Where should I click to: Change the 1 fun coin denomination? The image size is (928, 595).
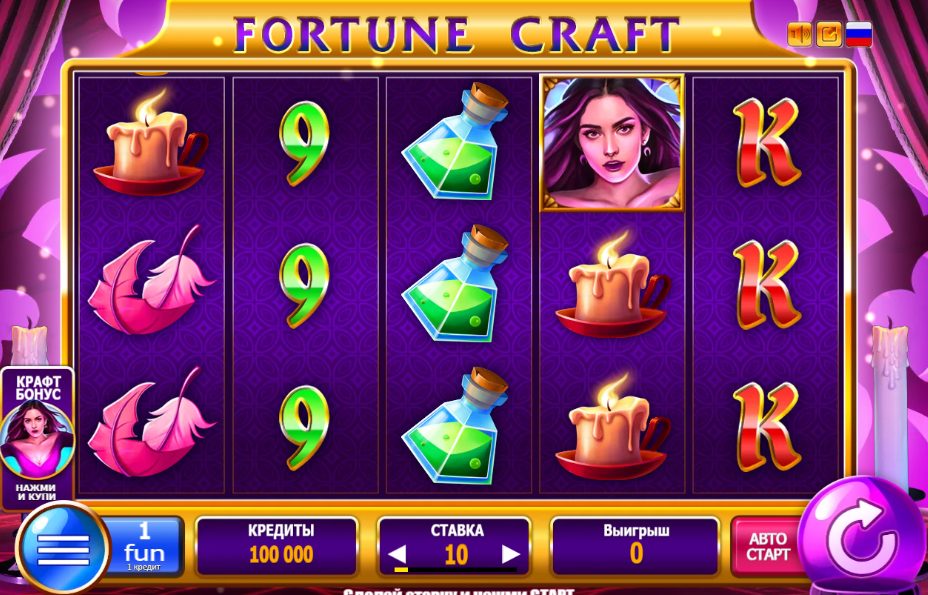tap(143, 546)
